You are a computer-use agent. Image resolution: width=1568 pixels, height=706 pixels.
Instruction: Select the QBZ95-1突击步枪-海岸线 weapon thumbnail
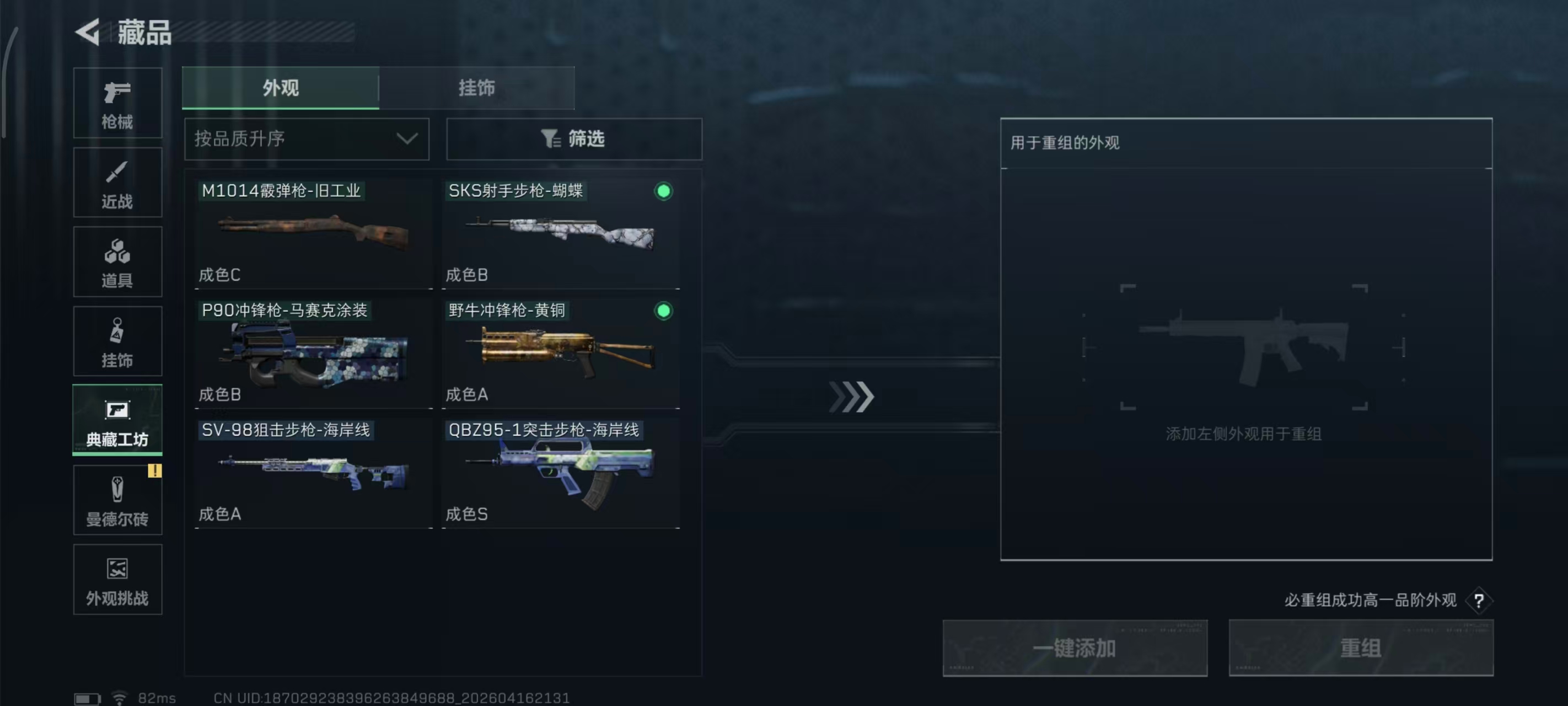pos(560,472)
